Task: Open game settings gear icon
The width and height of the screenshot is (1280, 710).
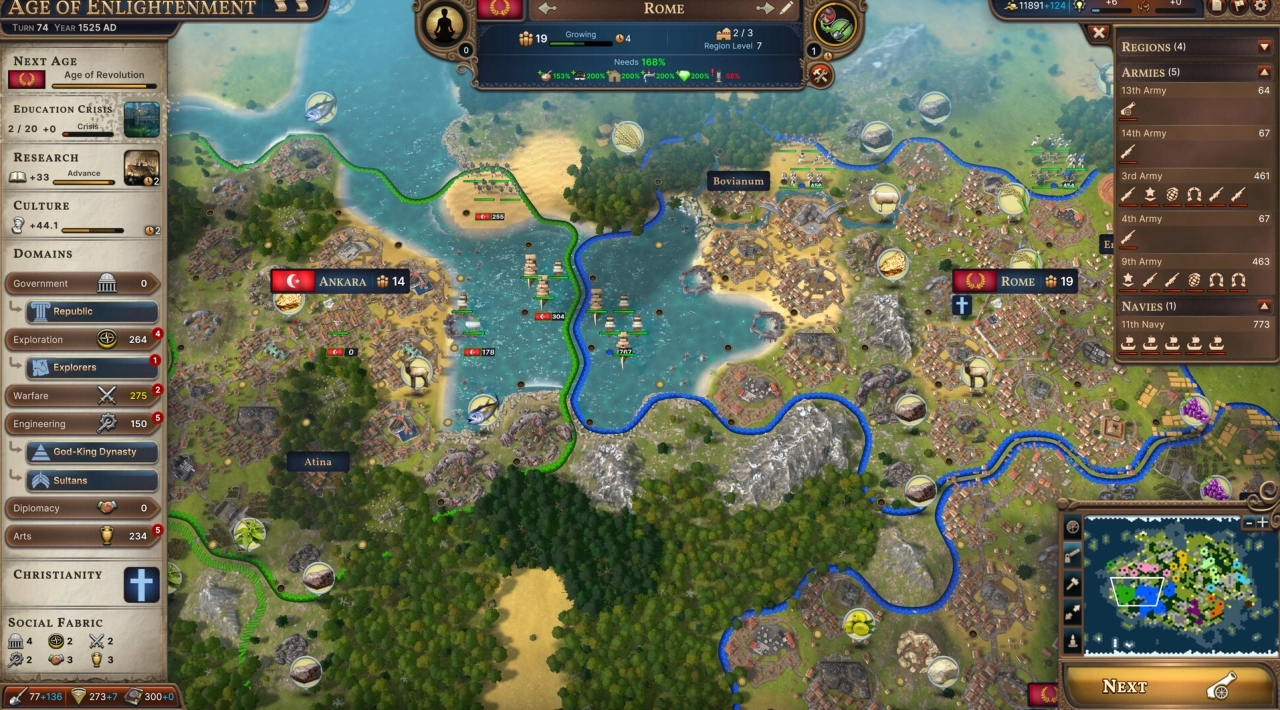Action: (x=1263, y=6)
